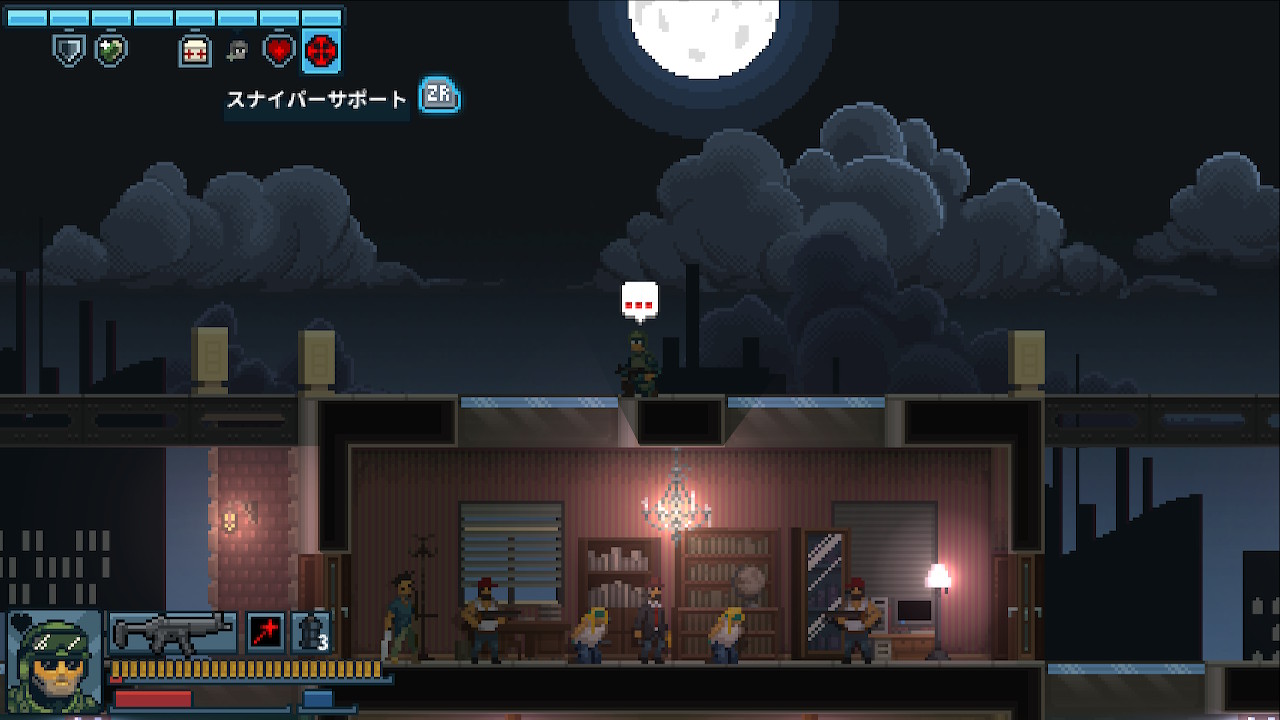Select the greyed-out helmet soldier icon
Viewport: 1280px width, 720px height.
[x=237, y=51]
